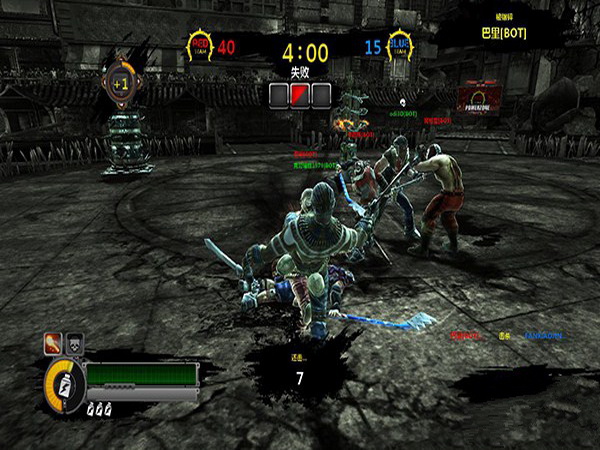Activate the flaming comet ability icon
Image resolution: width=600 pixels, height=450 pixels.
point(52,344)
